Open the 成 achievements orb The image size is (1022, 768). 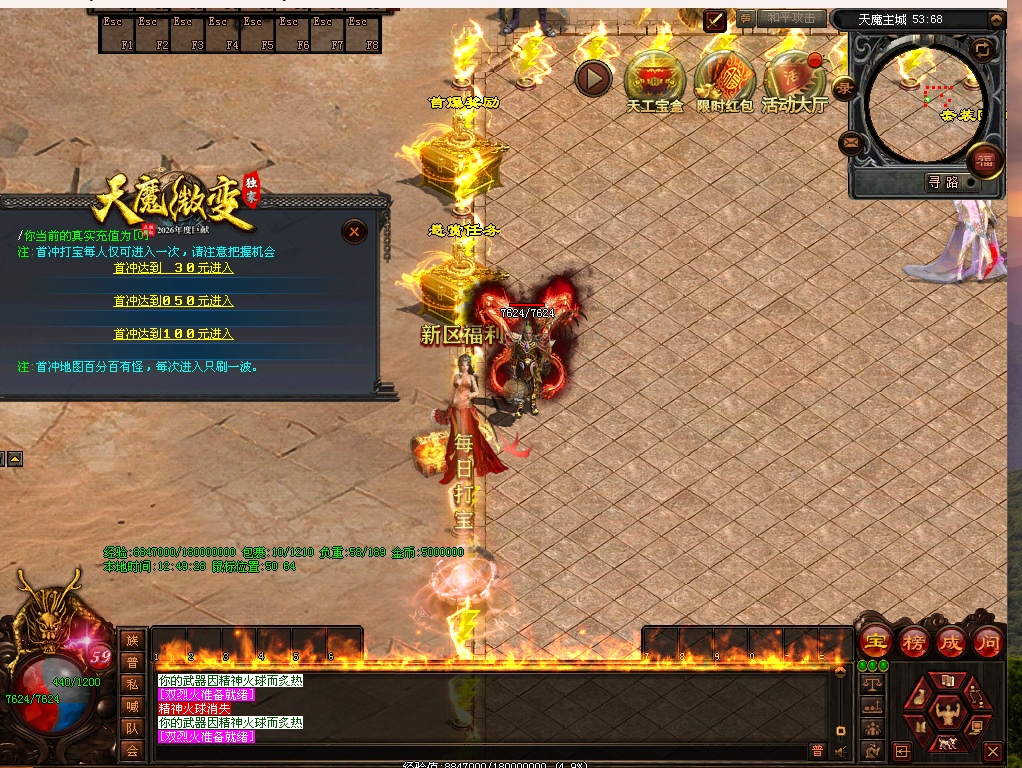pyautogui.click(x=951, y=643)
